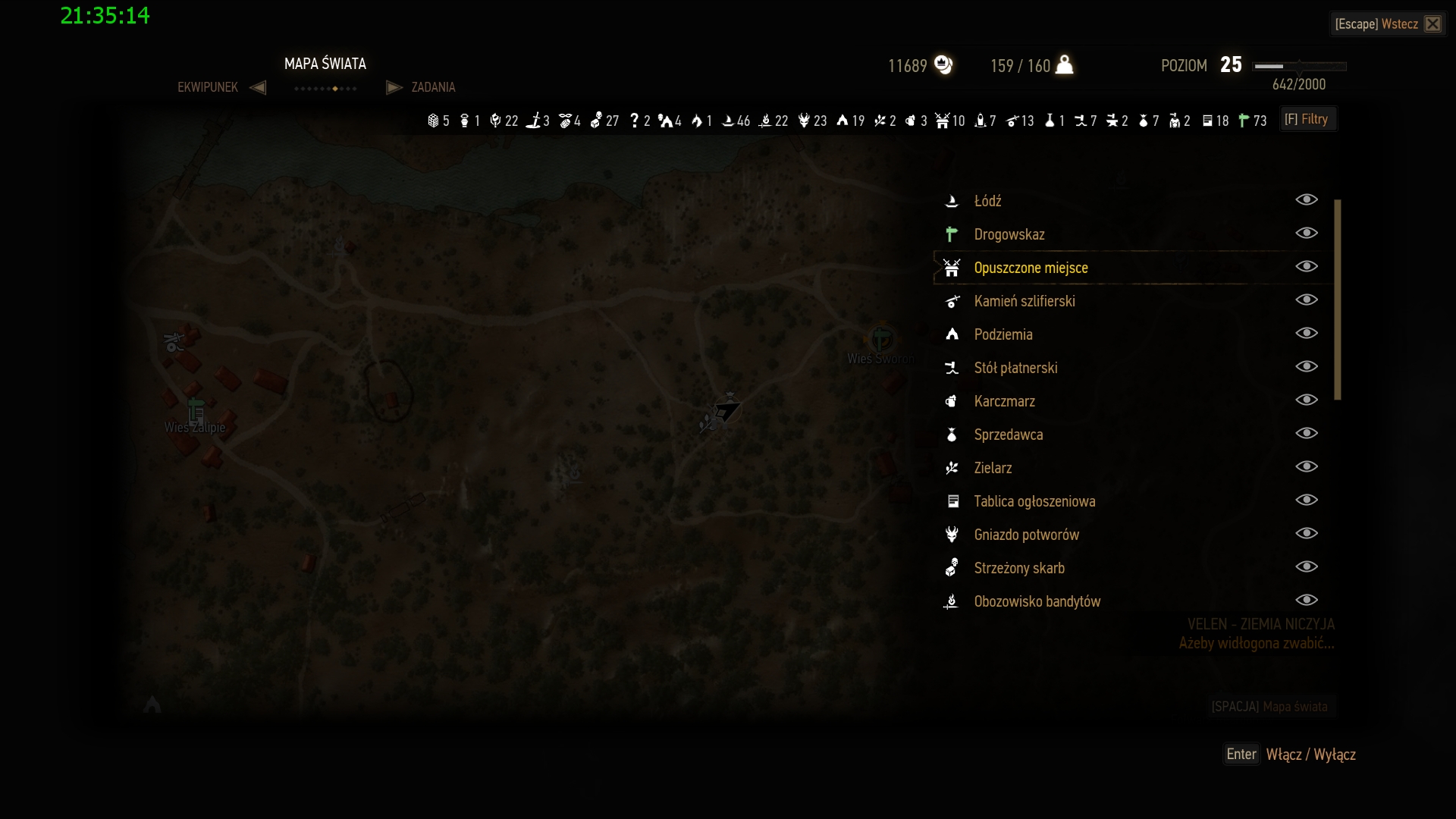
Task: Toggle visibility of Tablica ogłoszeniowa
Action: click(x=1306, y=500)
